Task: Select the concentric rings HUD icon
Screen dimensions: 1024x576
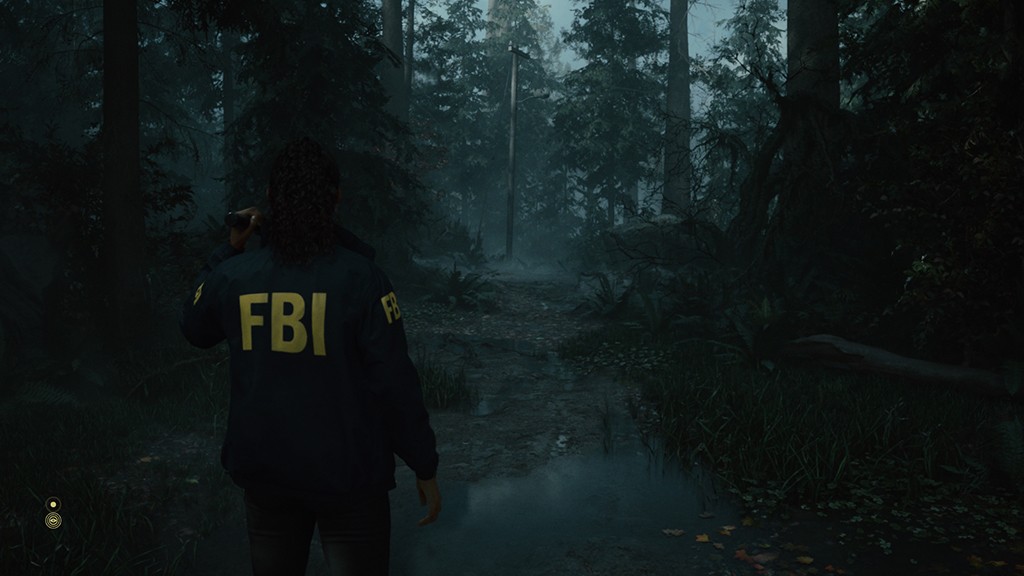Action: [53, 520]
